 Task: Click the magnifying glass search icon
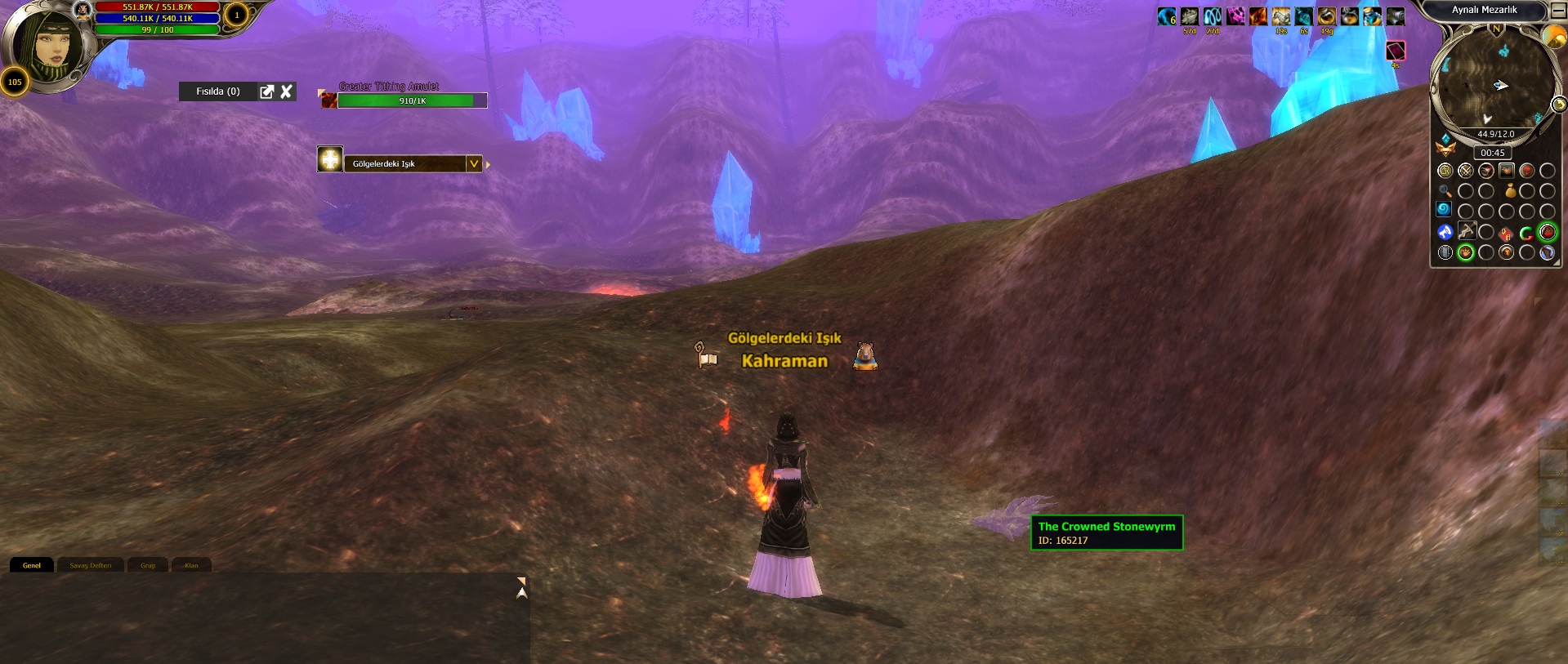pyautogui.click(x=1445, y=191)
